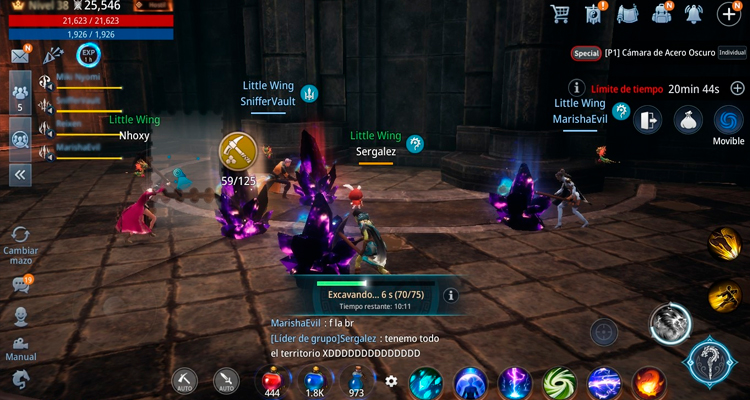Screen dimensions: 750x400
Task: Open the loot bag button
Action: coord(689,120)
